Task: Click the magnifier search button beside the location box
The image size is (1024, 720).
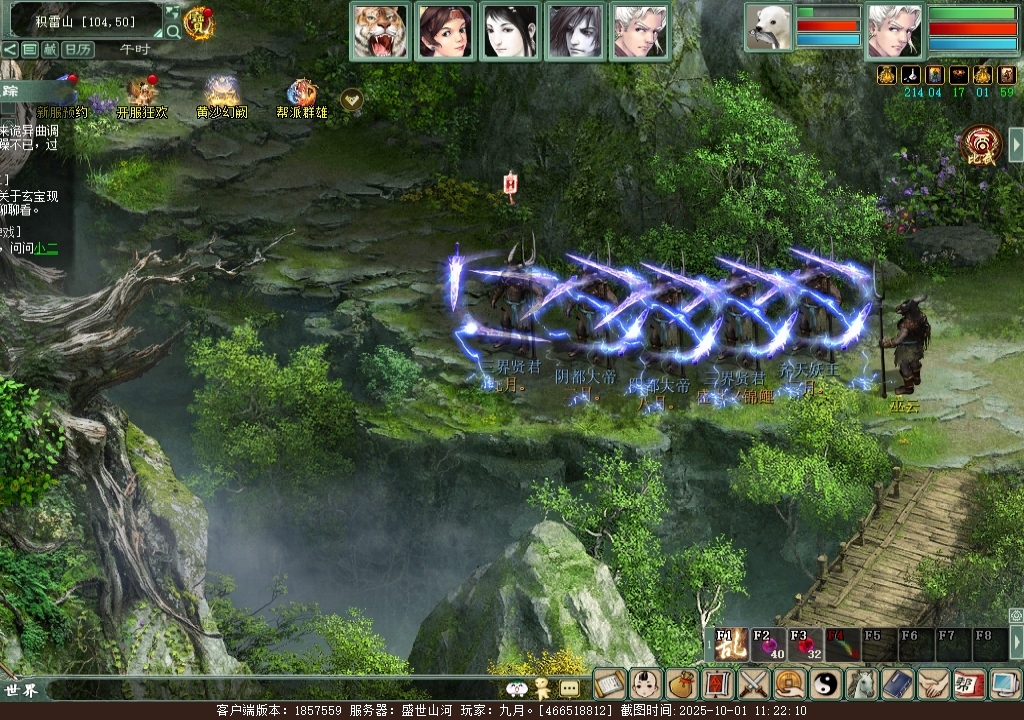Action: [173, 31]
